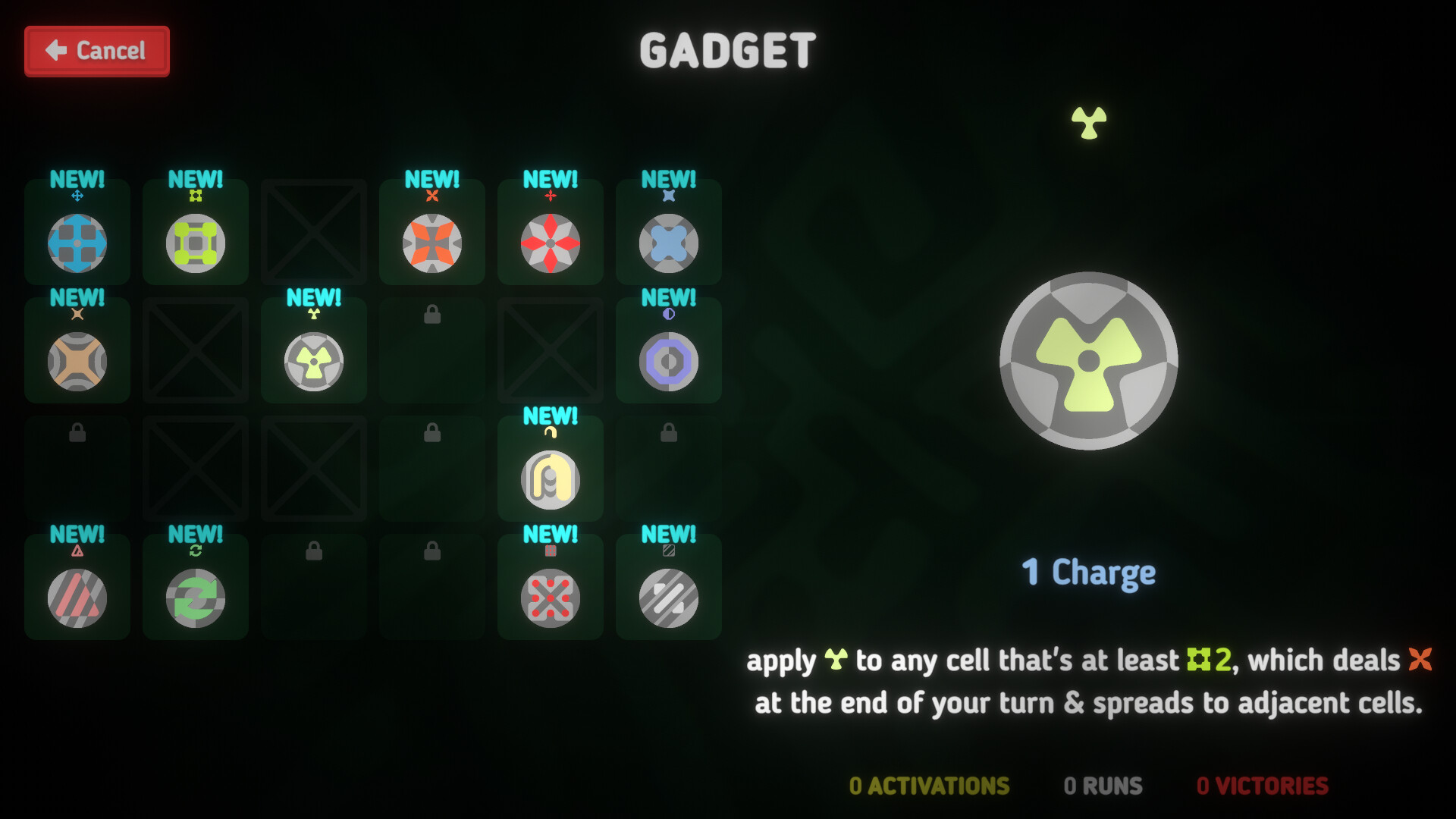
Task: Select the red flower gadget
Action: pos(550,243)
